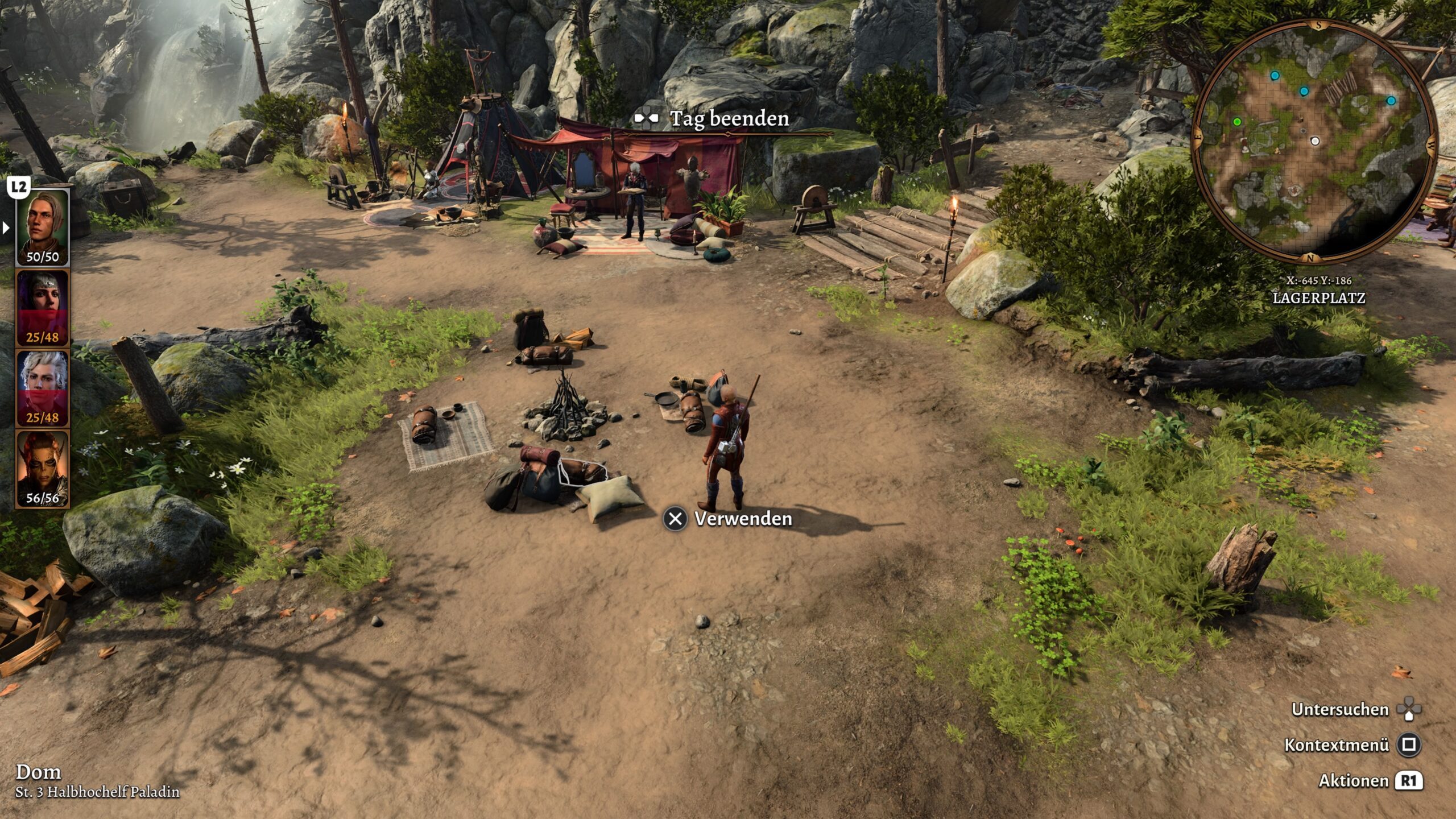Choose Astarion's white-haired party portrait

(42, 388)
